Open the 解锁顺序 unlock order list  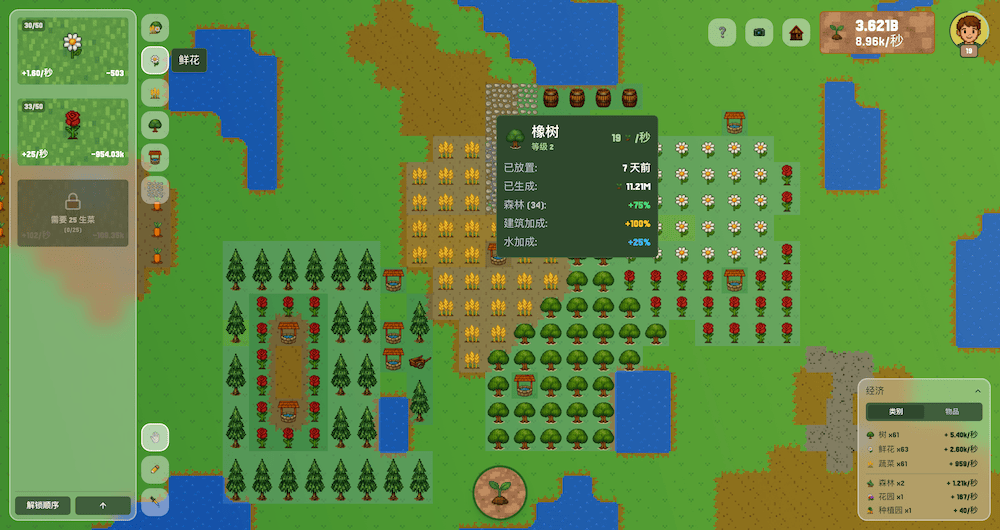pyautogui.click(x=43, y=505)
